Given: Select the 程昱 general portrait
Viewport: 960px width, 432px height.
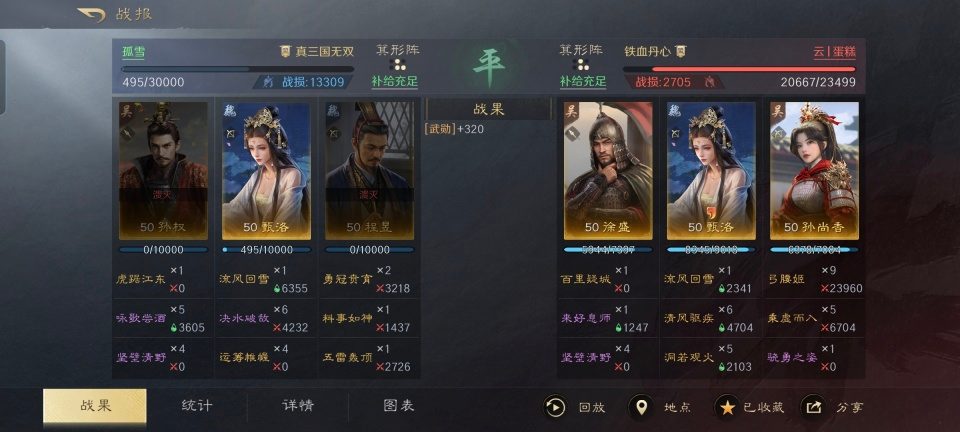Looking at the screenshot, I should click(368, 170).
